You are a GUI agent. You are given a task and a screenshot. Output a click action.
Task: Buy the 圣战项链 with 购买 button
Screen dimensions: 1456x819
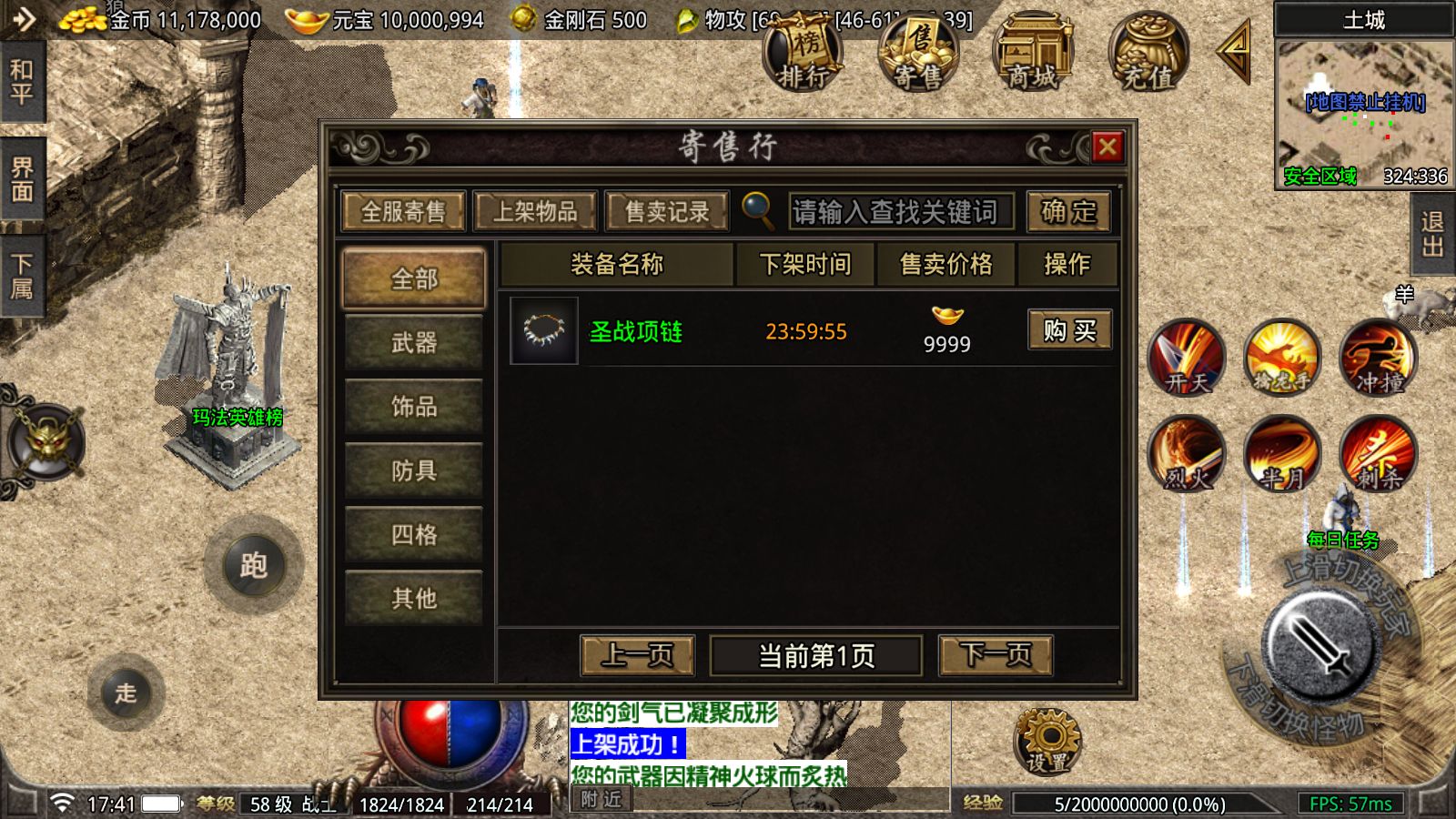(1069, 330)
